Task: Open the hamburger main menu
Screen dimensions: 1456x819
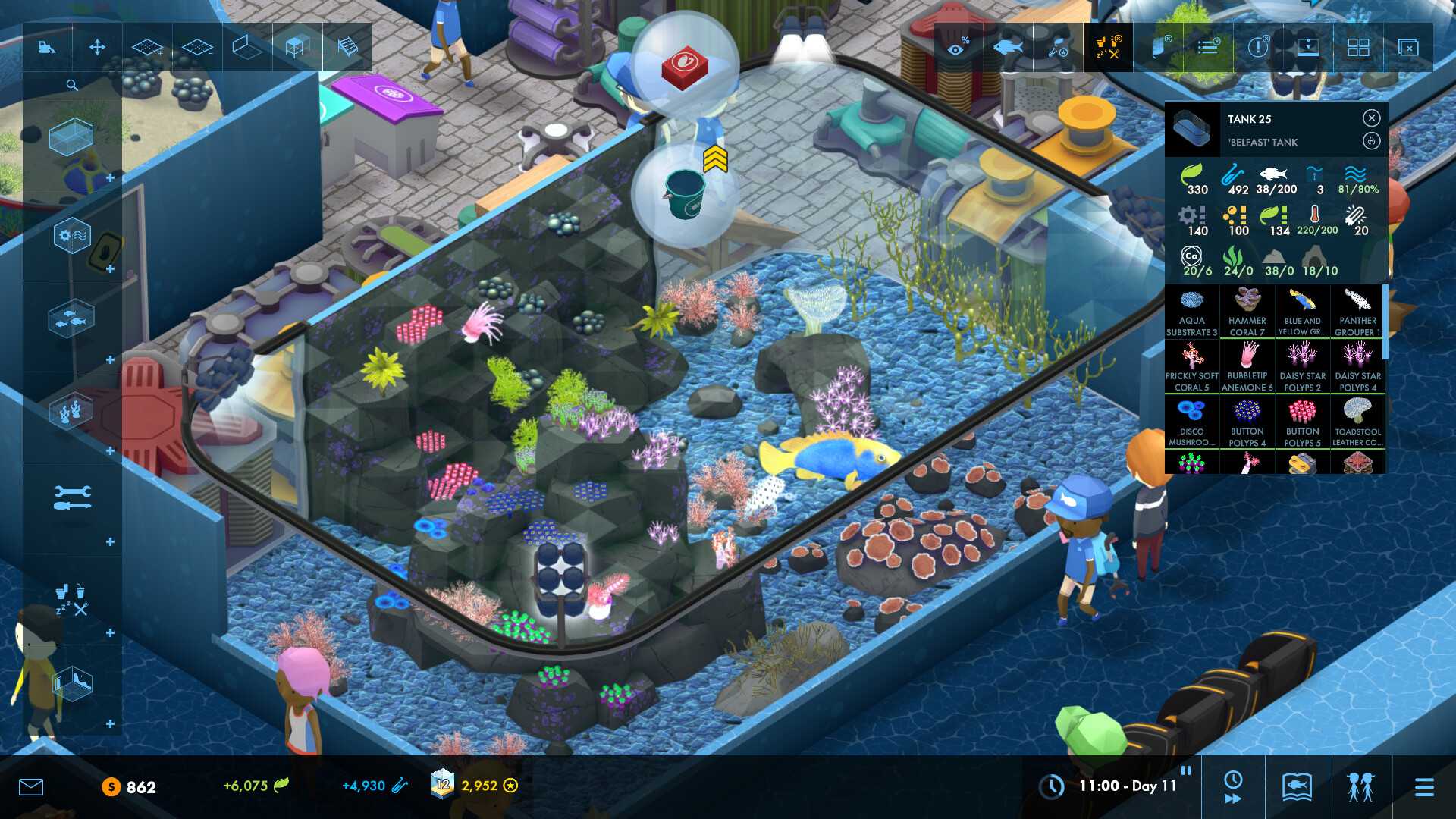Action: 1424,787
